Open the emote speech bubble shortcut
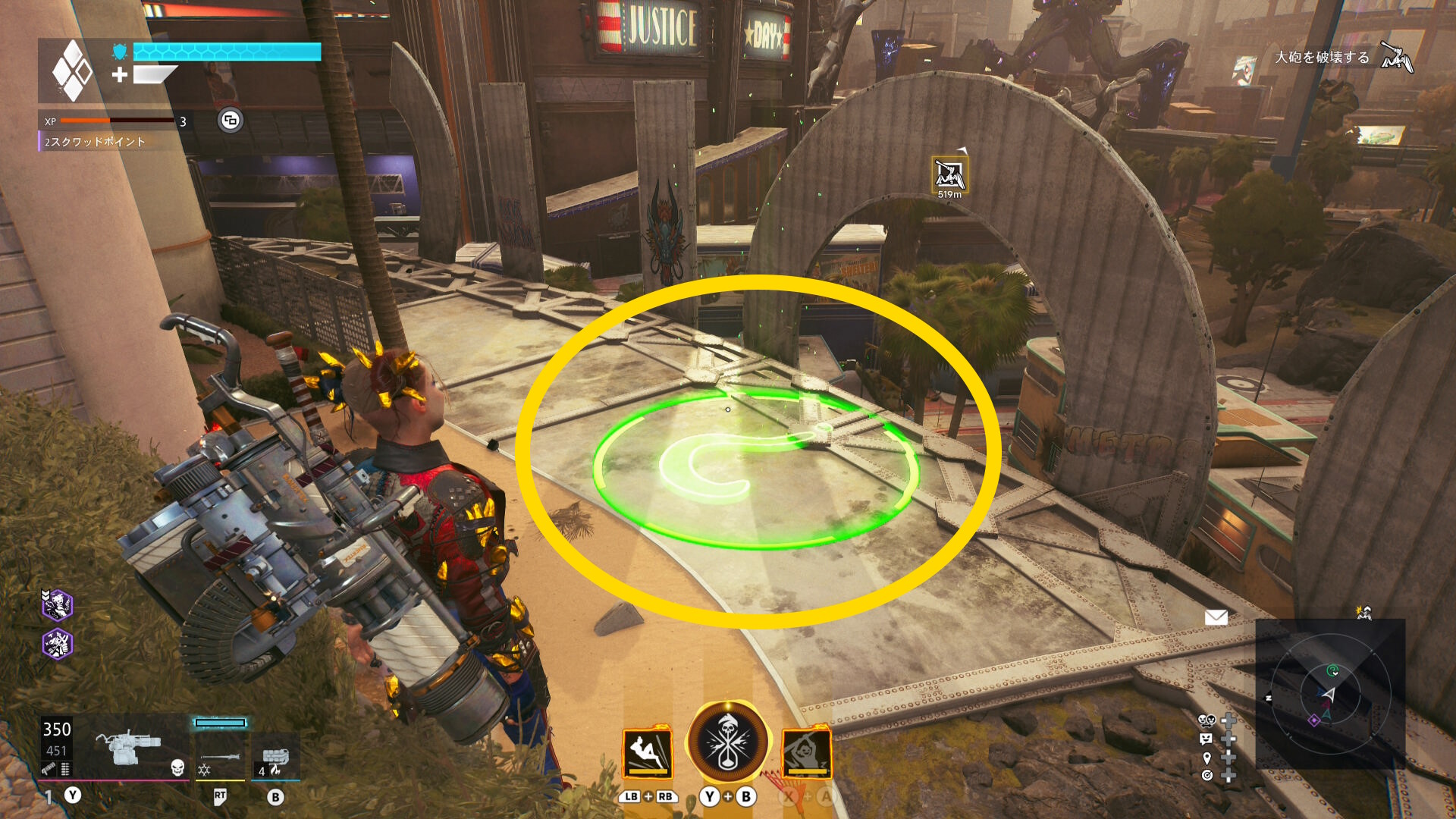Screen dimensions: 1456x819 click(1207, 739)
